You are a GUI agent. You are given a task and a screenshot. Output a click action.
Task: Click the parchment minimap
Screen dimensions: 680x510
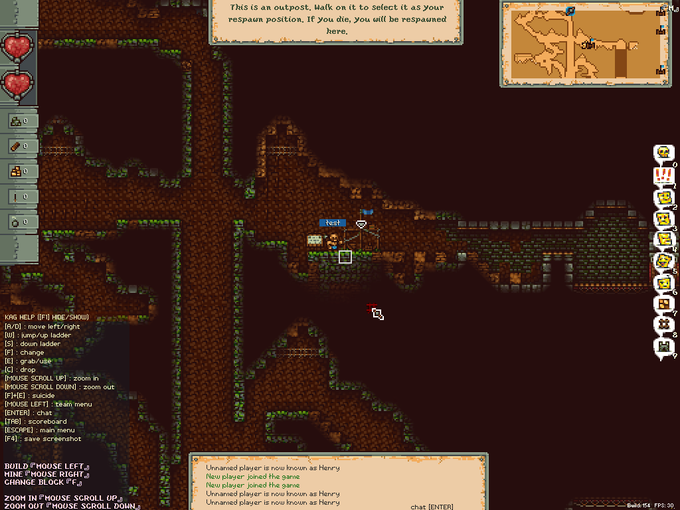click(x=586, y=45)
